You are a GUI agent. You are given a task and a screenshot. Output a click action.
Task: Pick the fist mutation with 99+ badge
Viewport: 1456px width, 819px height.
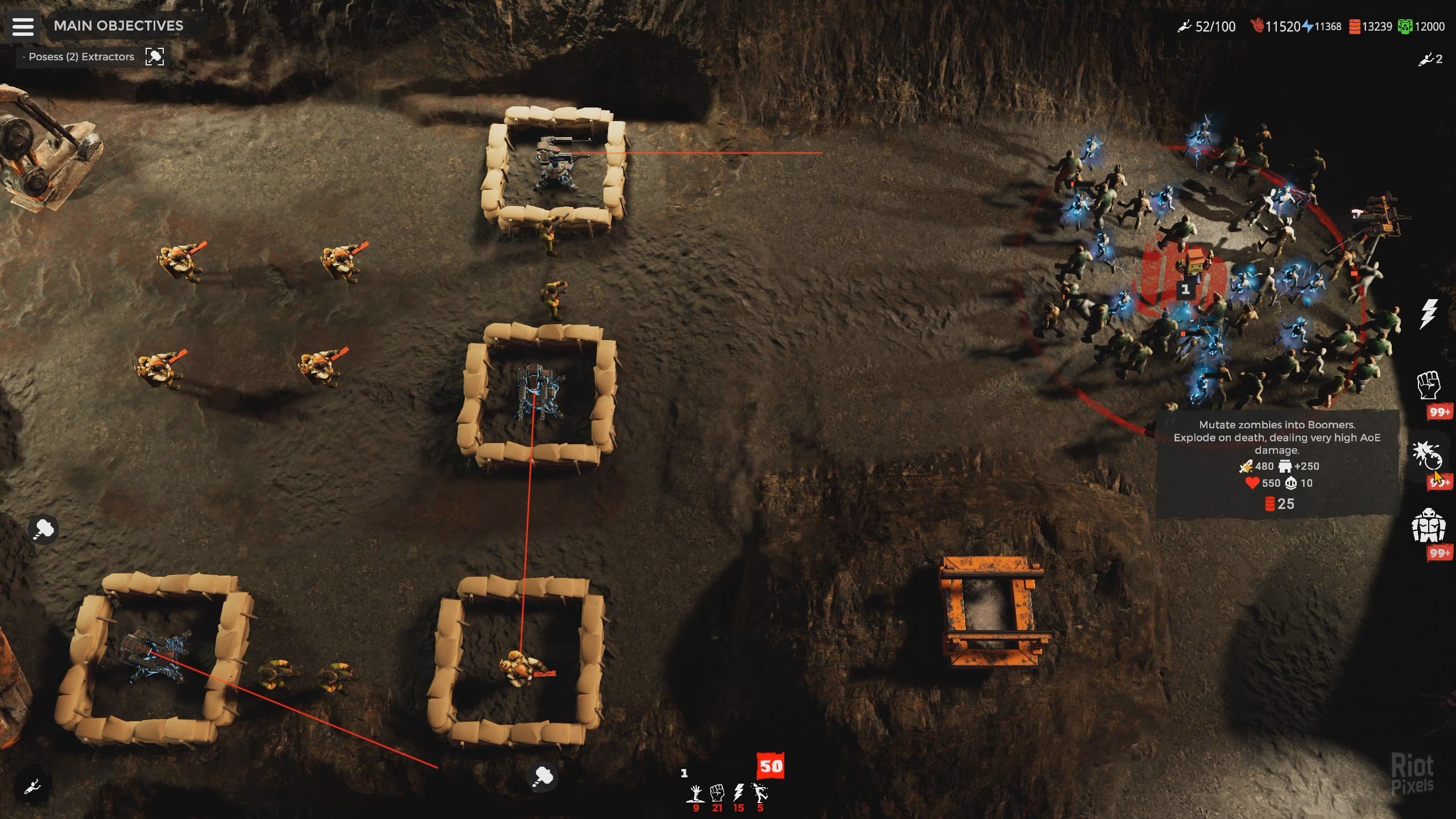pos(1428,385)
